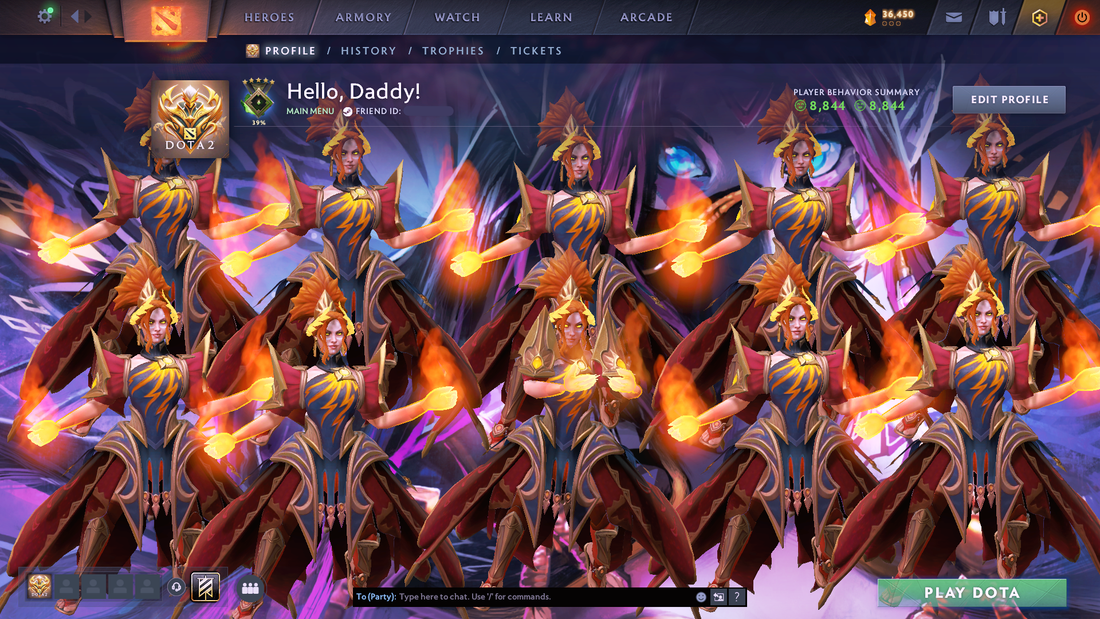Open settings with the gear icon
Image resolution: width=1100 pixels, height=619 pixels.
[x=45, y=16]
